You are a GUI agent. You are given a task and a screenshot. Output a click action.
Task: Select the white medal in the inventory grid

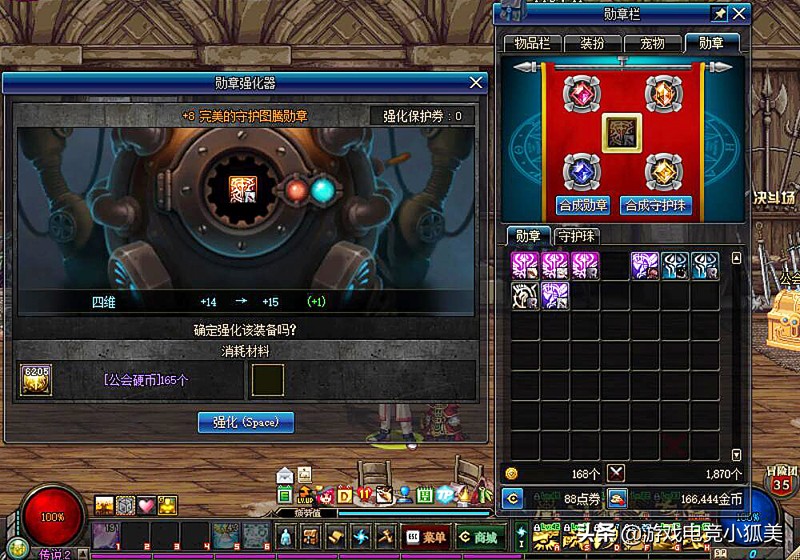coord(525,295)
